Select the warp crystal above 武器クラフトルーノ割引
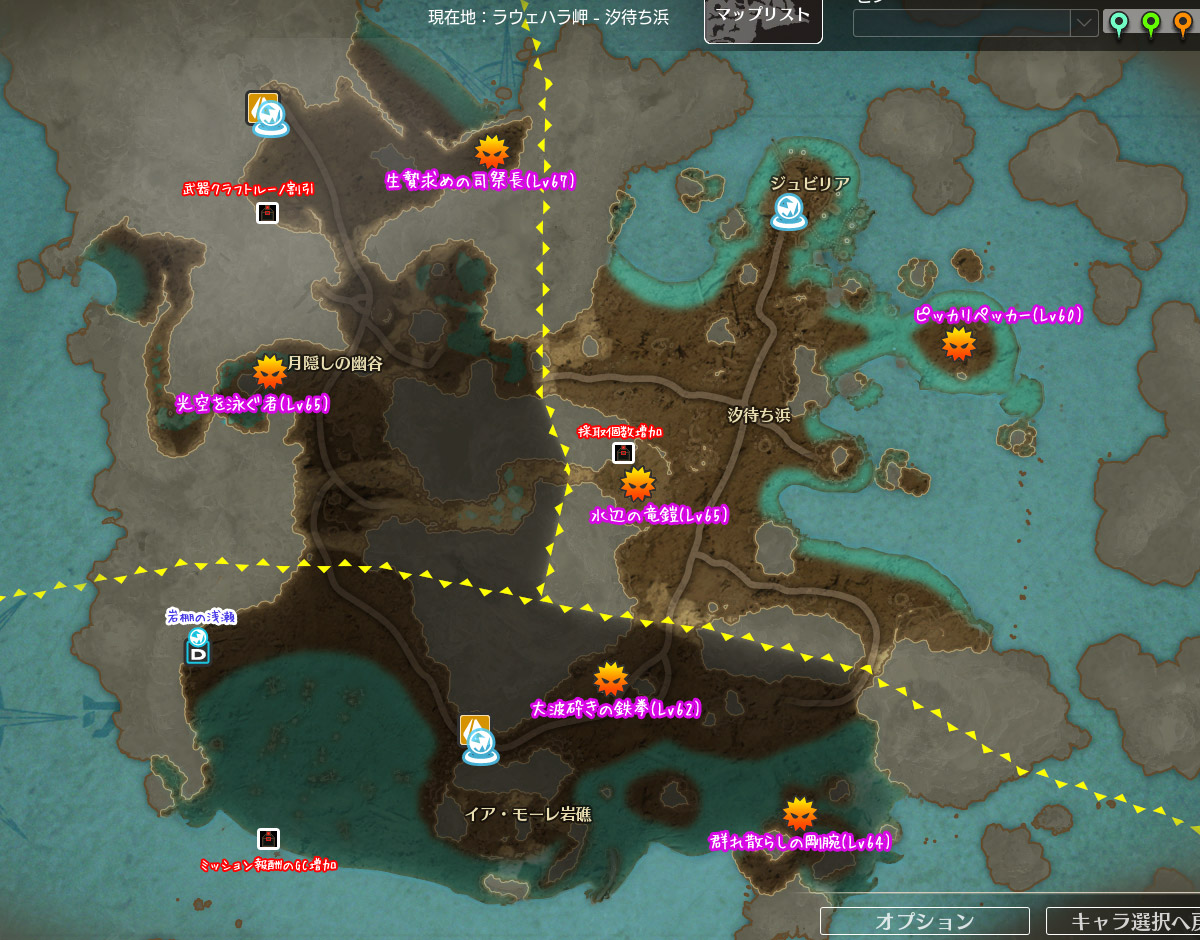The width and height of the screenshot is (1200, 940). tap(269, 117)
